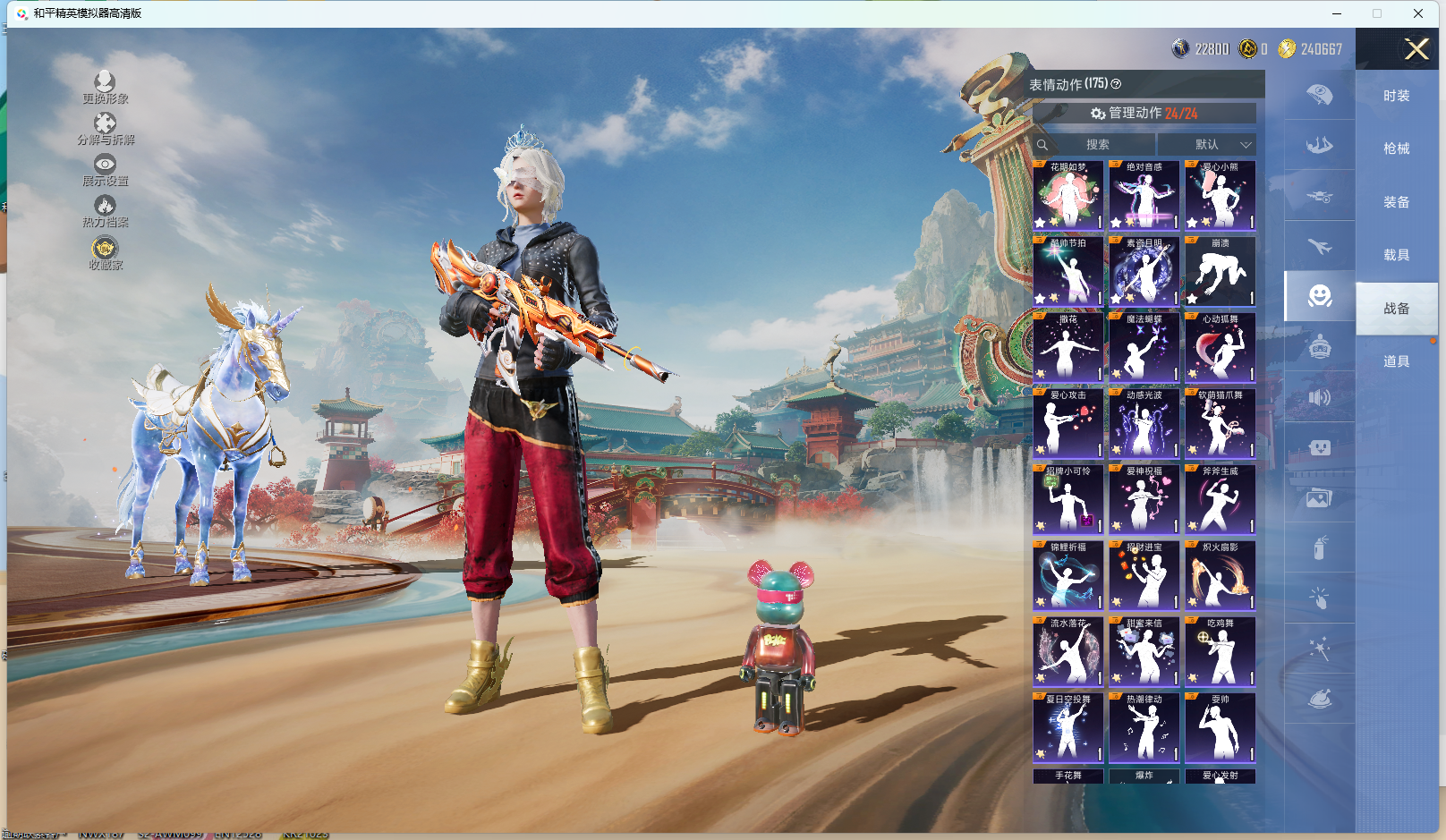
Task: Show help for 表情动作 question mark
Action: tap(1116, 84)
